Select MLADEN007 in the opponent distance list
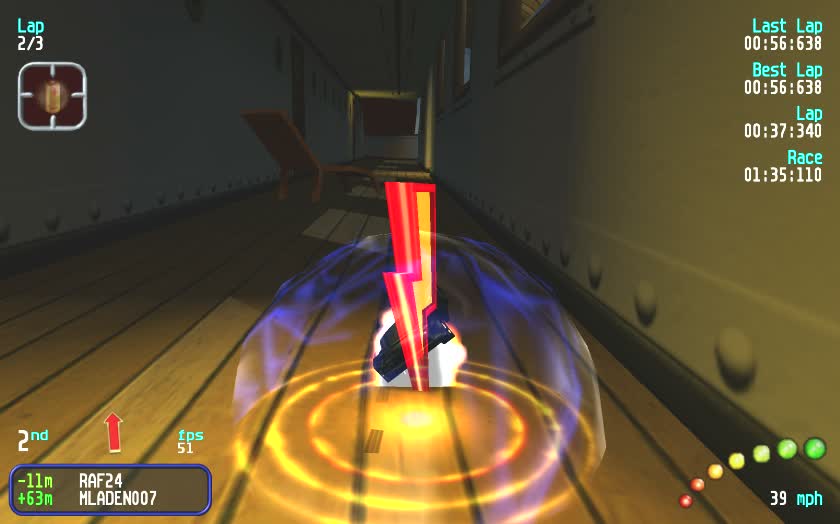Screen dimensions: 840x524 click(117, 497)
